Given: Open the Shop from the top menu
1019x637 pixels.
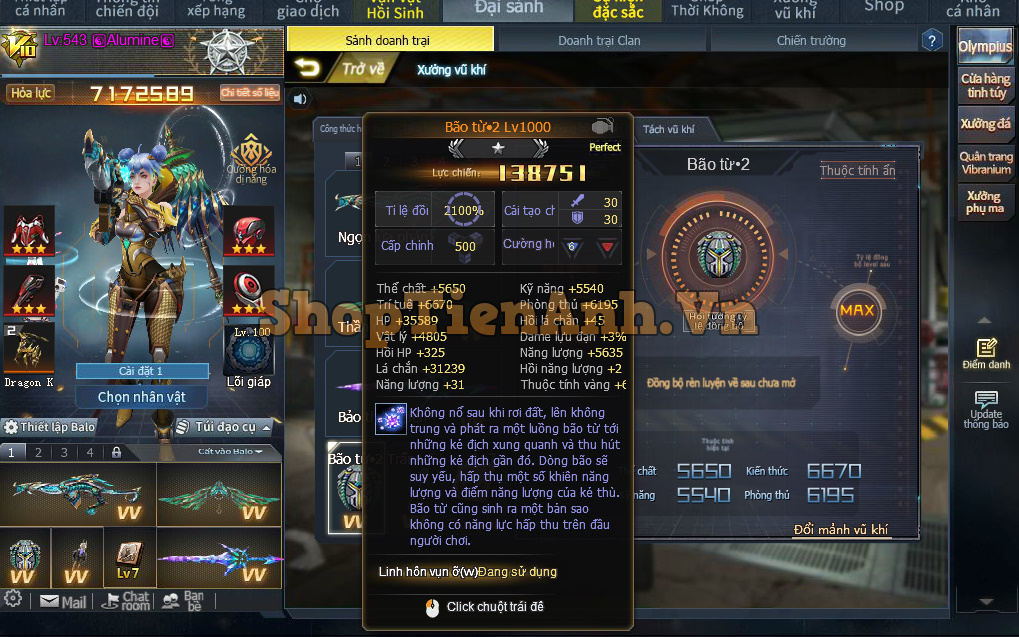Looking at the screenshot, I should [883, 8].
